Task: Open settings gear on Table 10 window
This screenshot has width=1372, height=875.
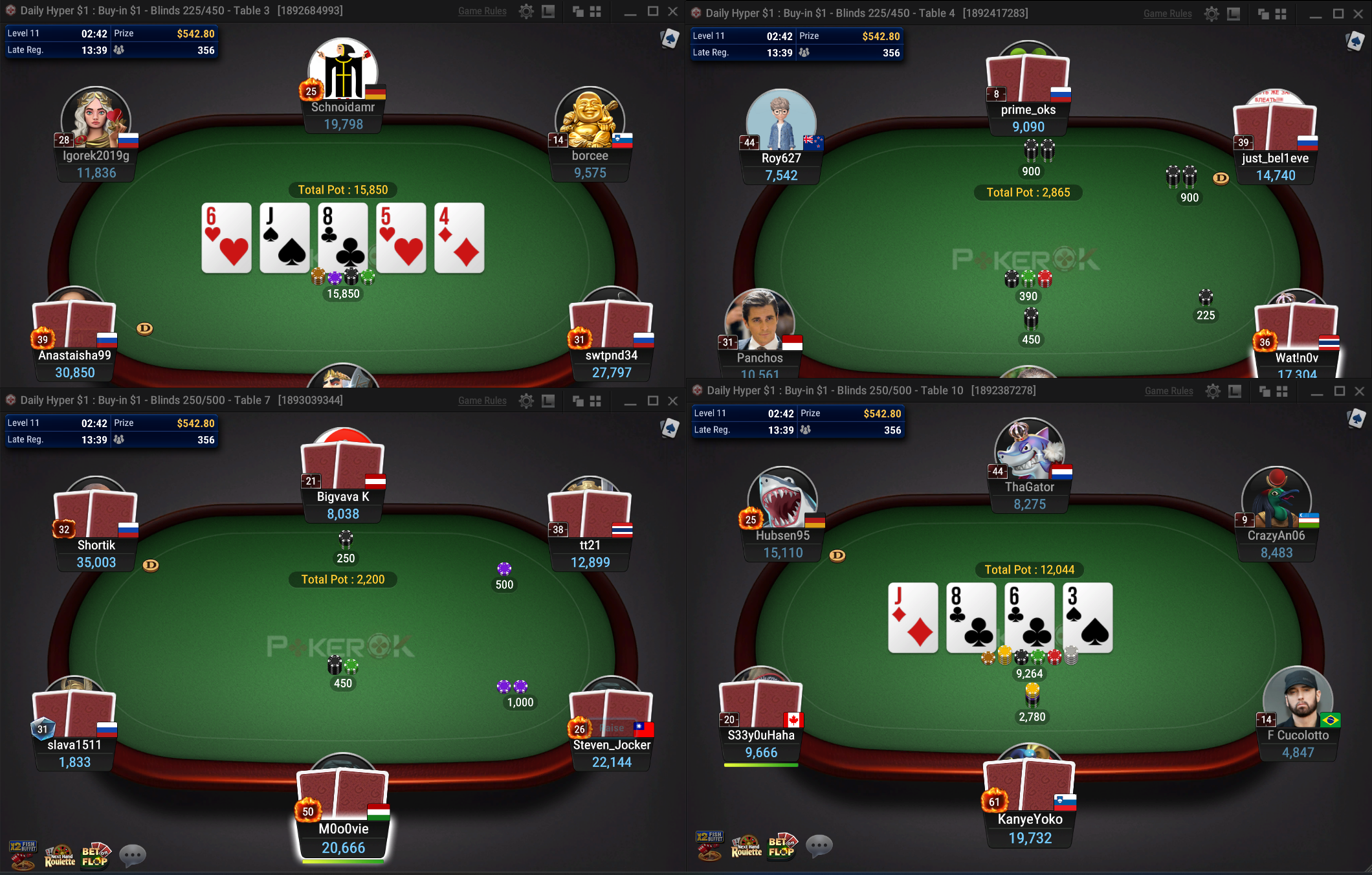Action: pos(1213,391)
